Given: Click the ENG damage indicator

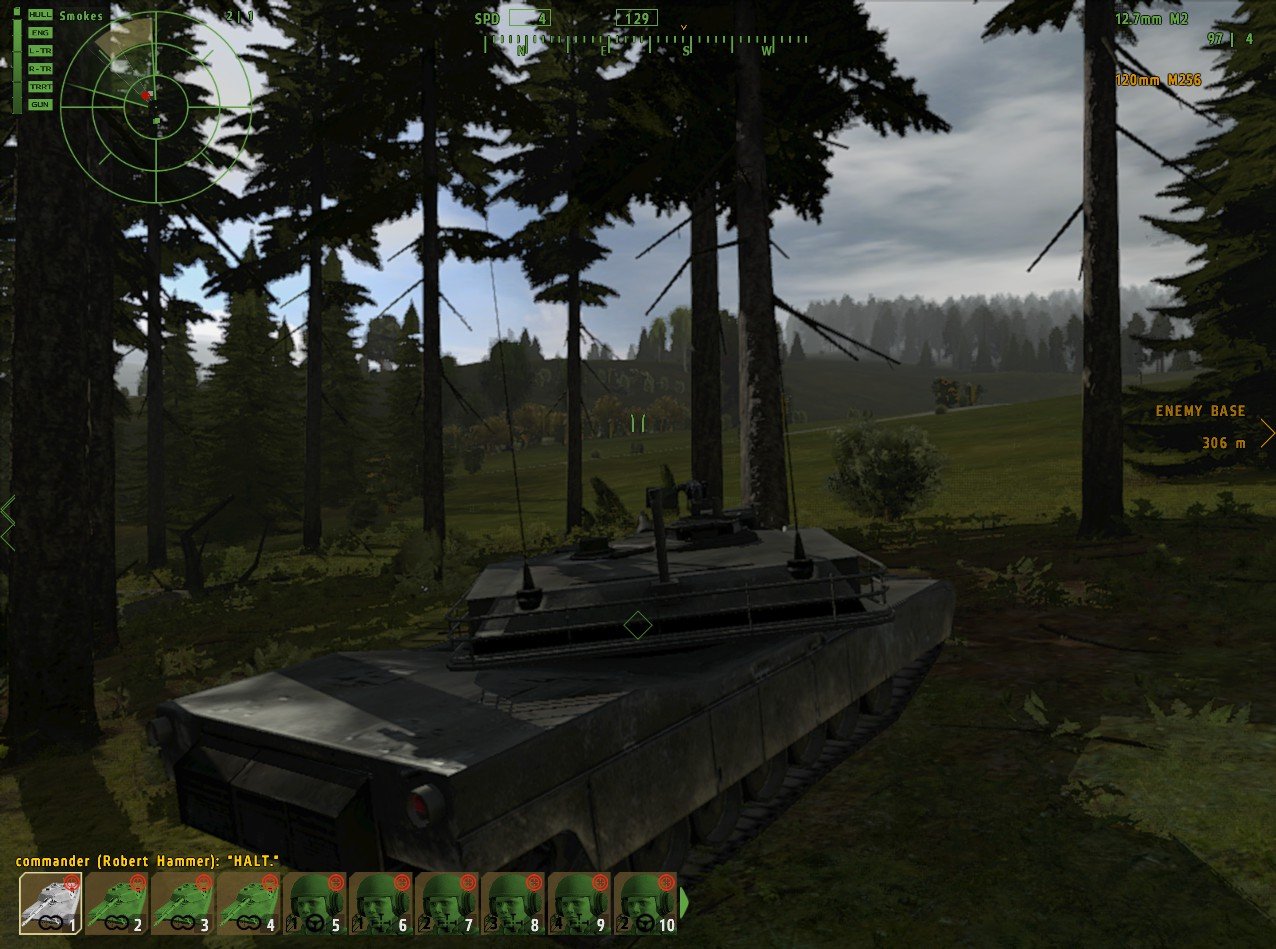Looking at the screenshot, I should 40,33.
